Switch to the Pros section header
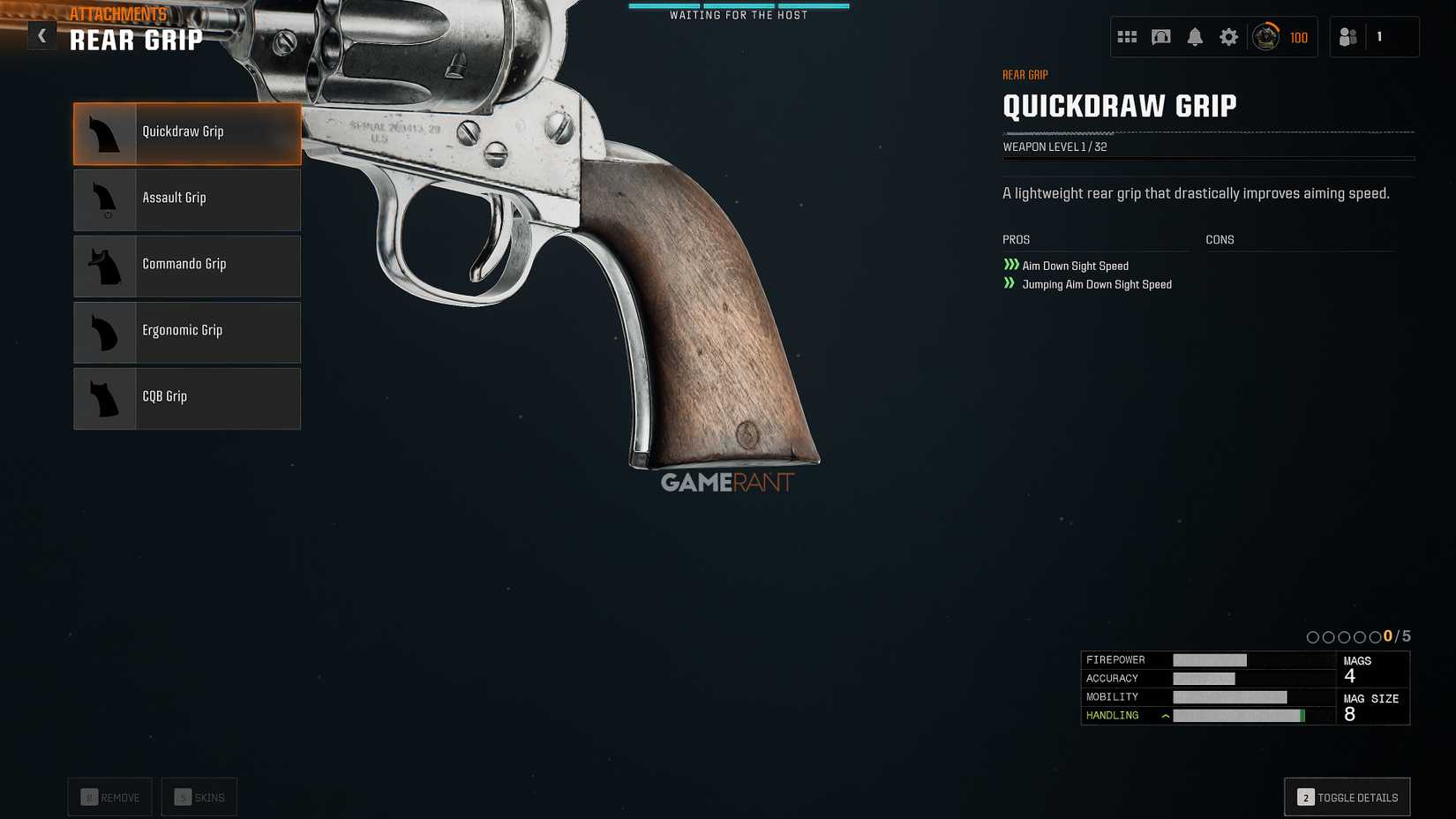The height and width of the screenshot is (819, 1456). pos(1015,239)
